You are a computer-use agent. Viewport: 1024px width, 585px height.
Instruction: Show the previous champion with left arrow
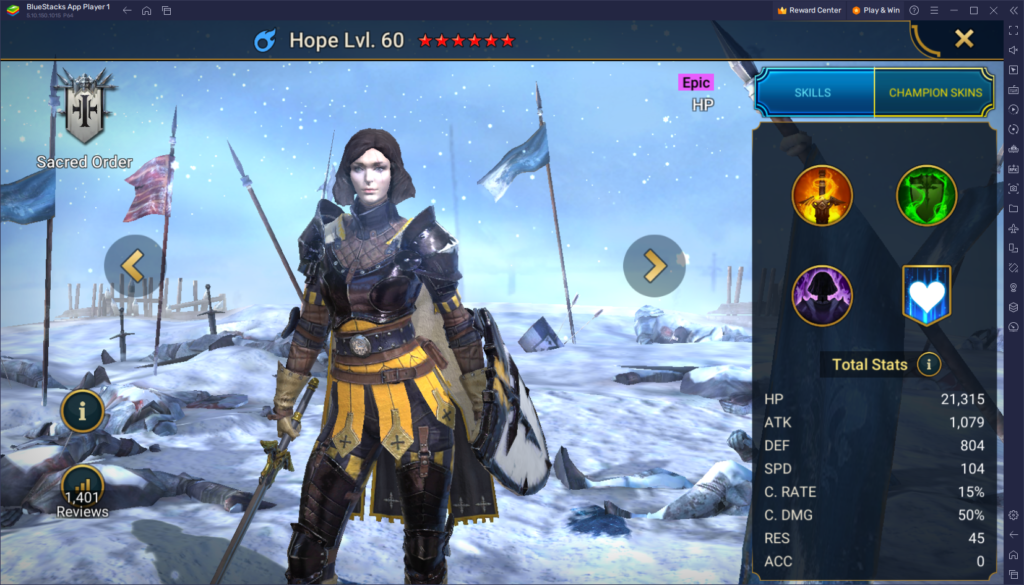click(x=134, y=265)
